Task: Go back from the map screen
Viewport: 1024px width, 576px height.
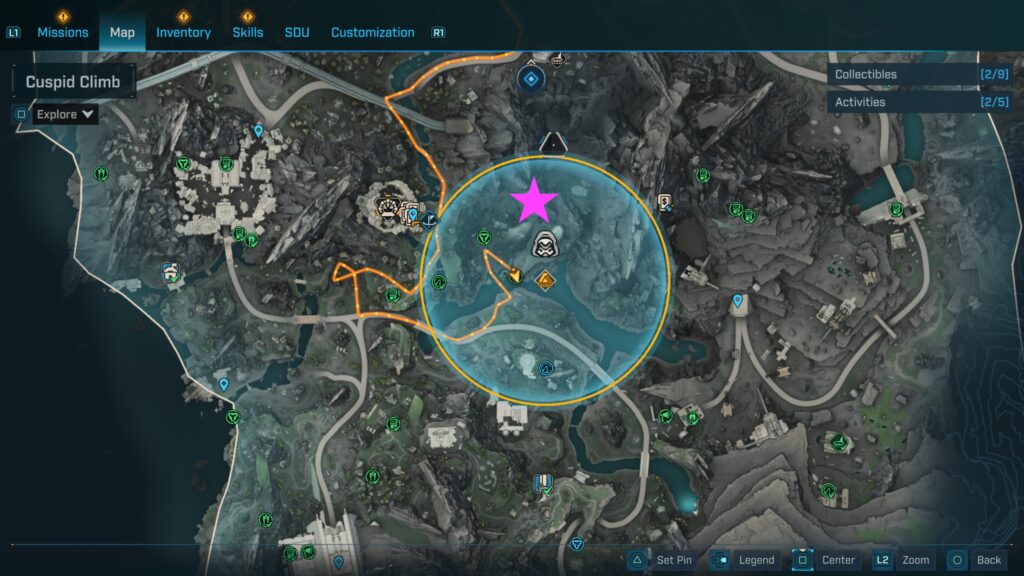Action: click(x=976, y=560)
